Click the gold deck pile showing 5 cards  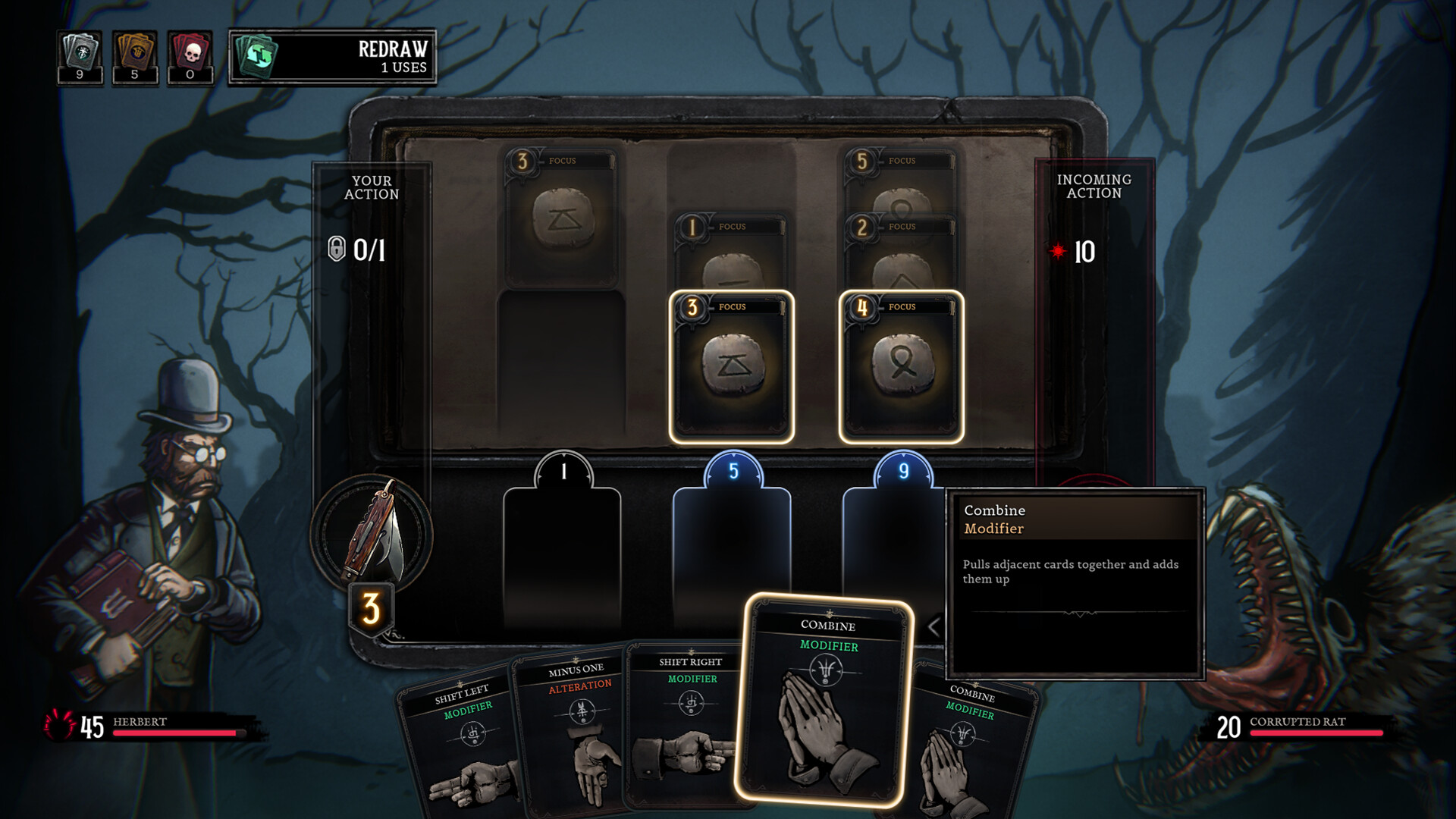point(135,52)
